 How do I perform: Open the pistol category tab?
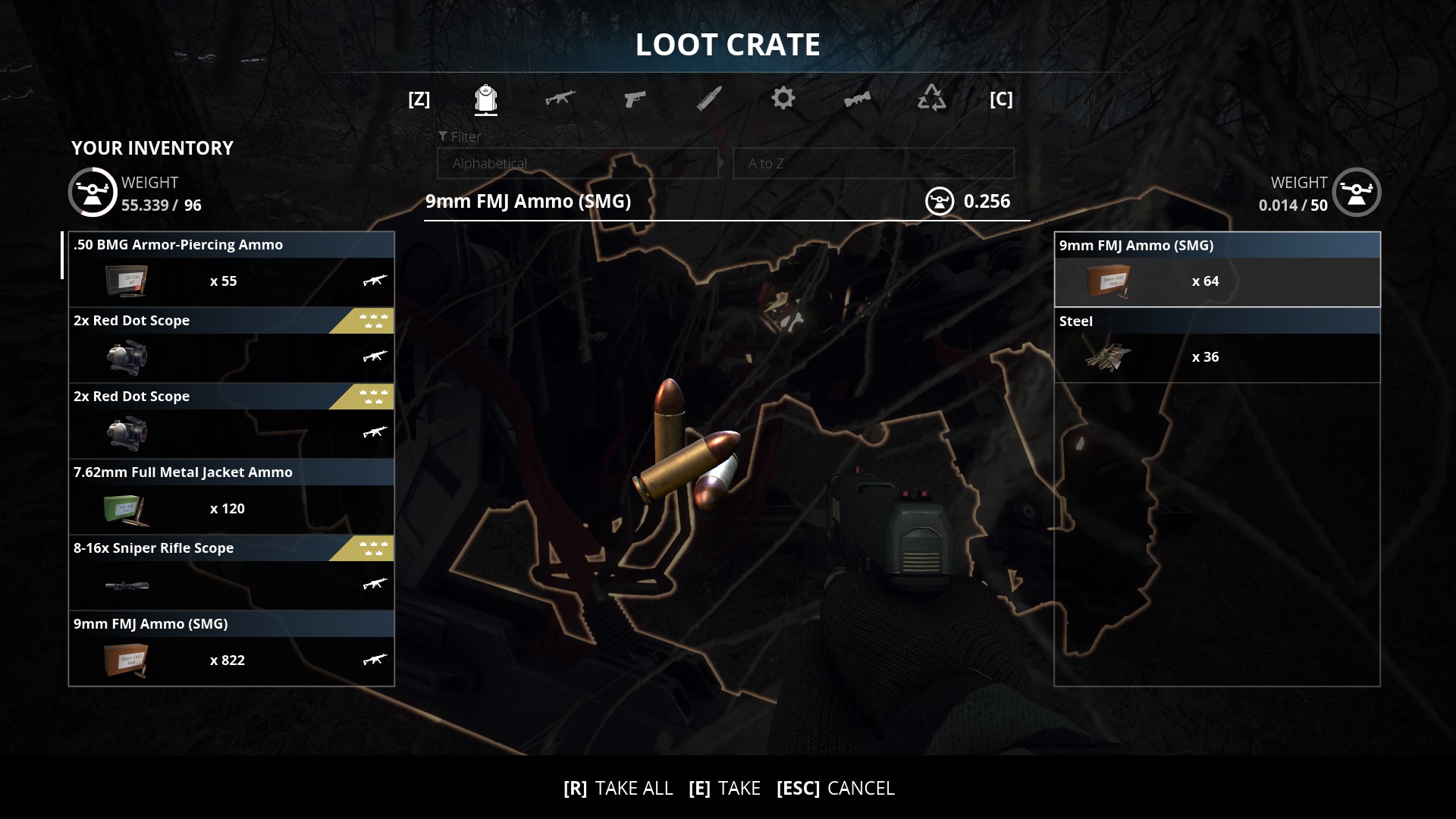tap(634, 99)
